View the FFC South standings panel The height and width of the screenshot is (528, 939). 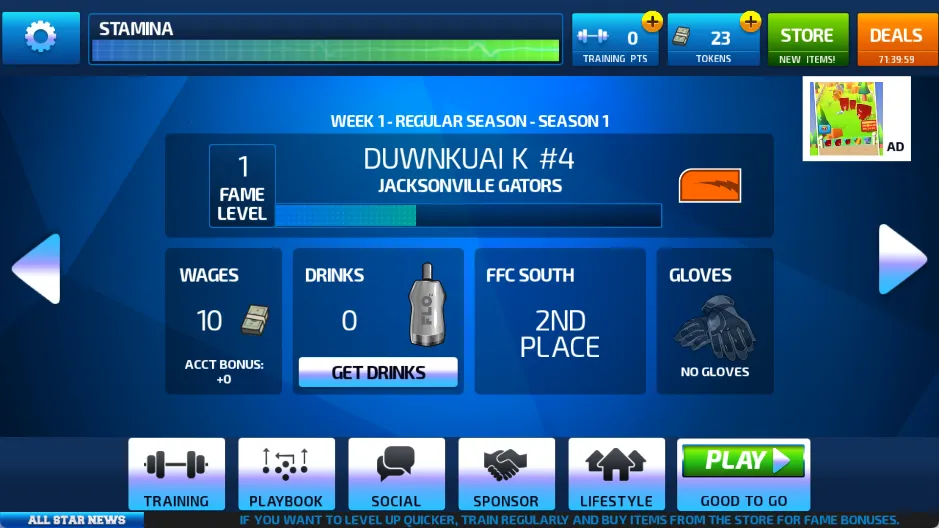[x=559, y=320]
